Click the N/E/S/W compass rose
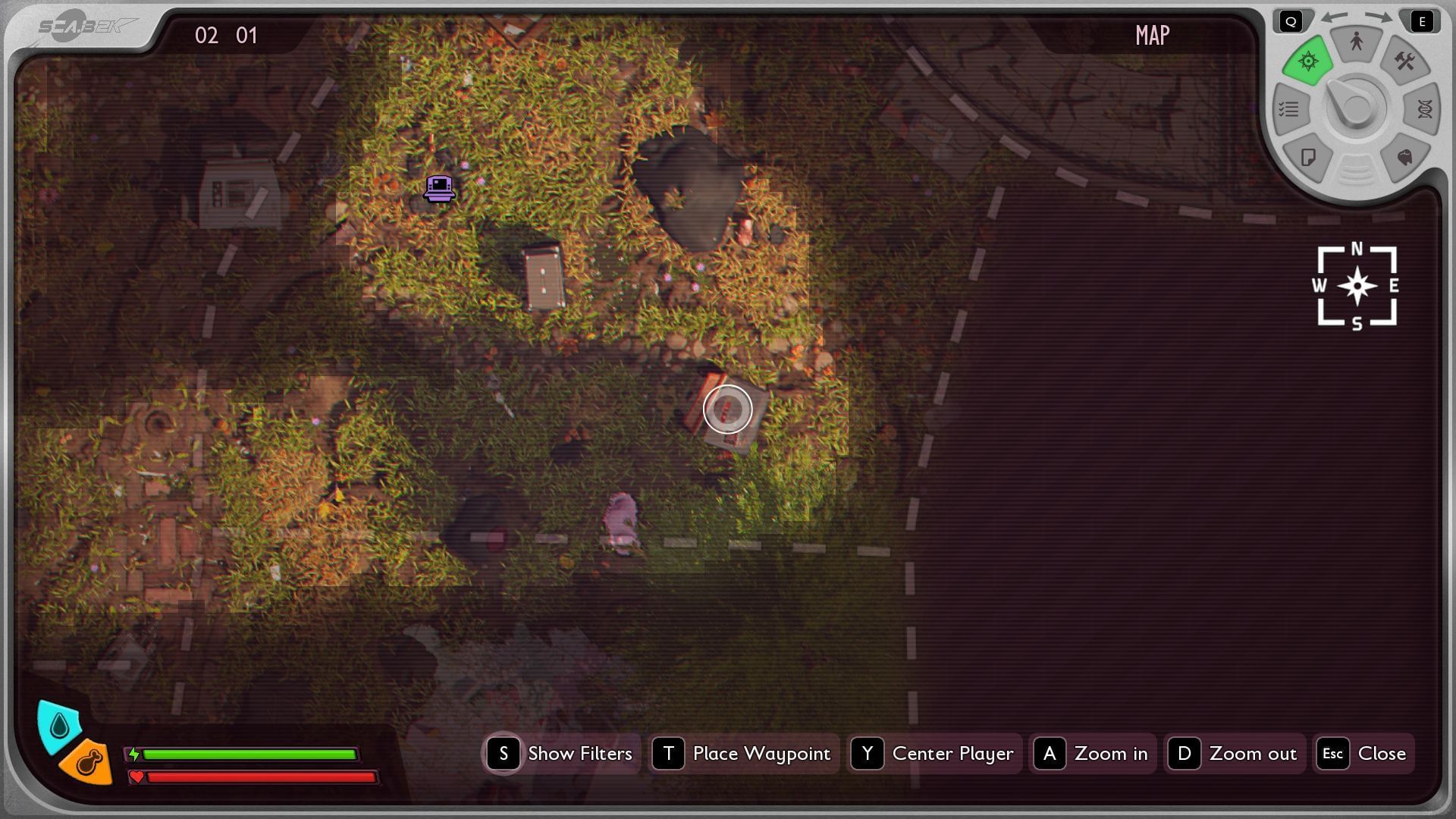 1357,287
